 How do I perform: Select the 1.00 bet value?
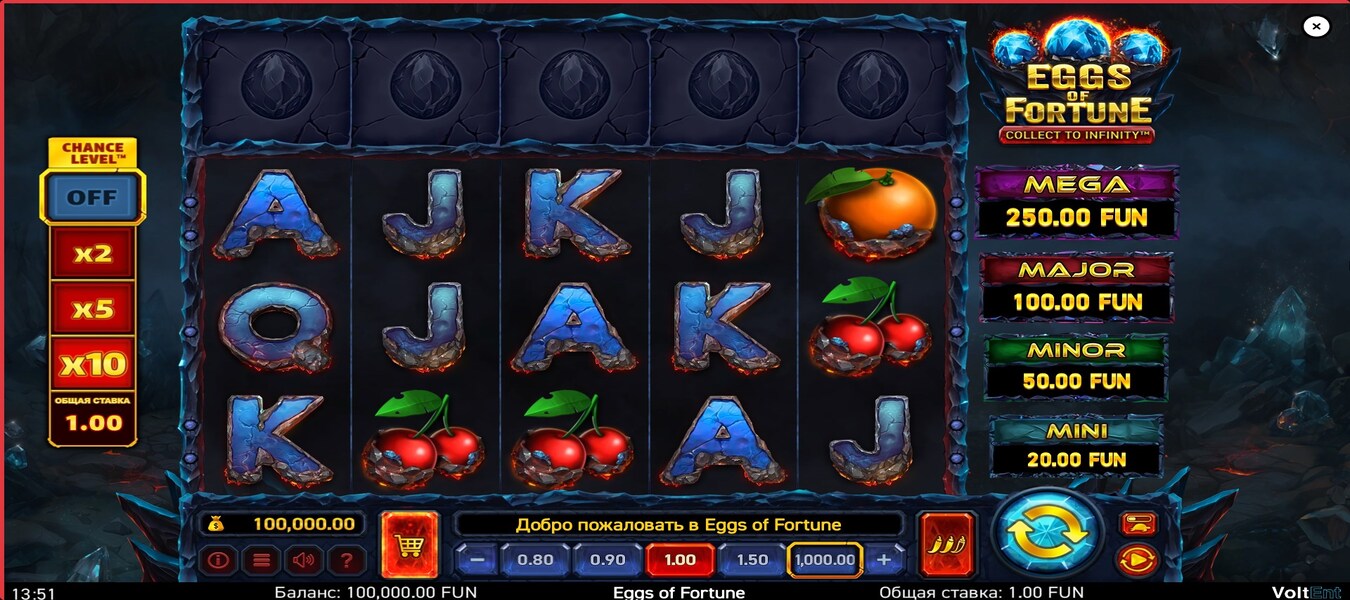680,560
